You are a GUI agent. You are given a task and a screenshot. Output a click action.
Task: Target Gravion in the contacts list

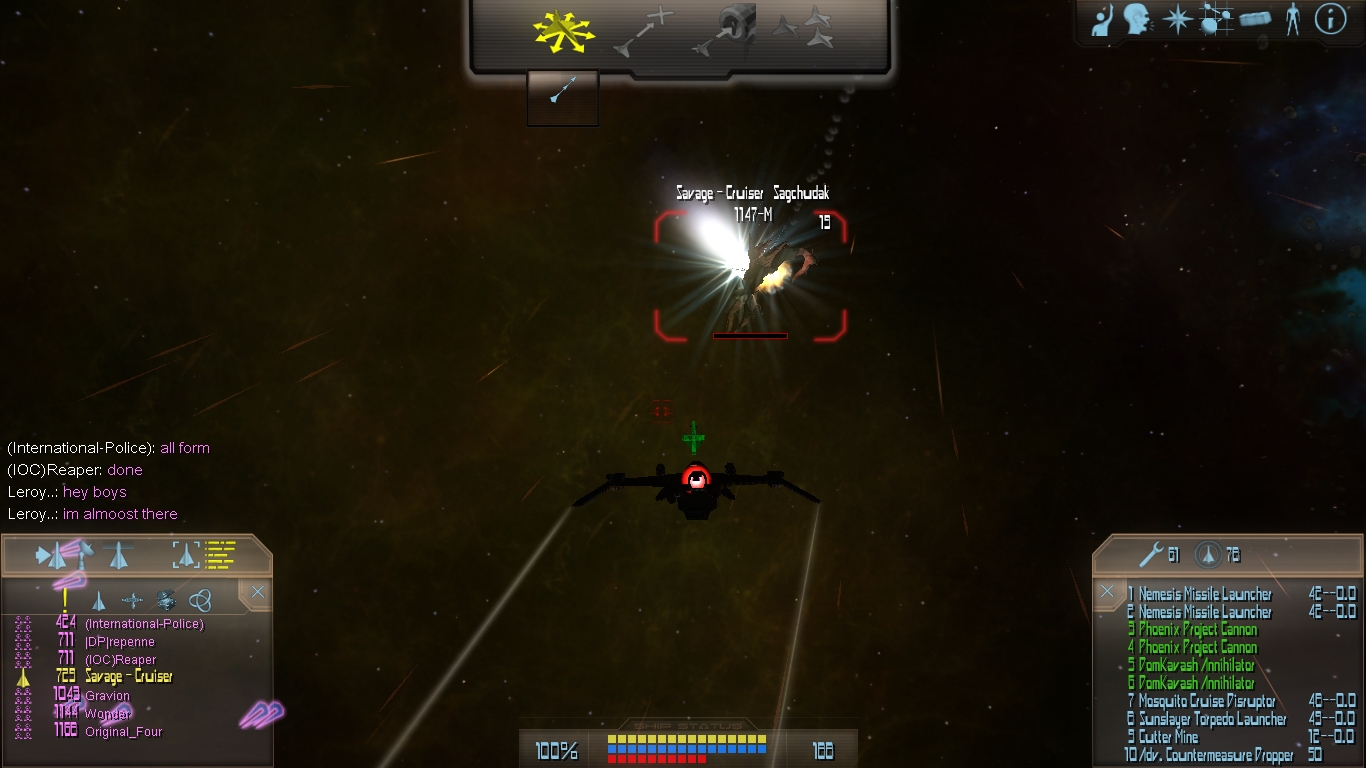[x=107, y=696]
